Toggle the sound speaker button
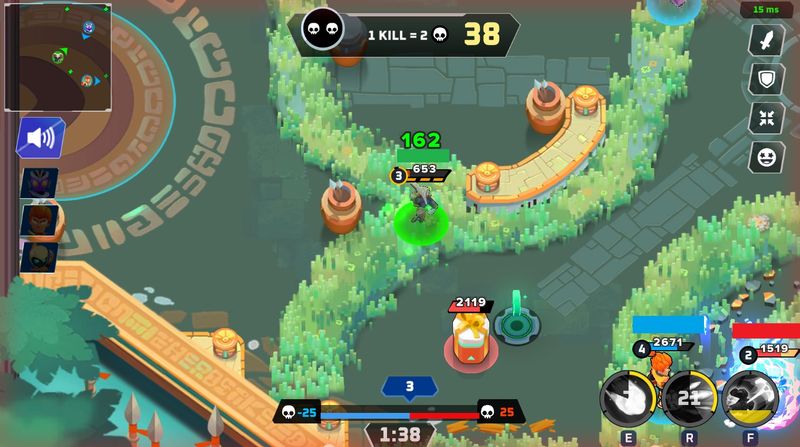Viewport: 800px width, 447px height. pyautogui.click(x=40, y=139)
